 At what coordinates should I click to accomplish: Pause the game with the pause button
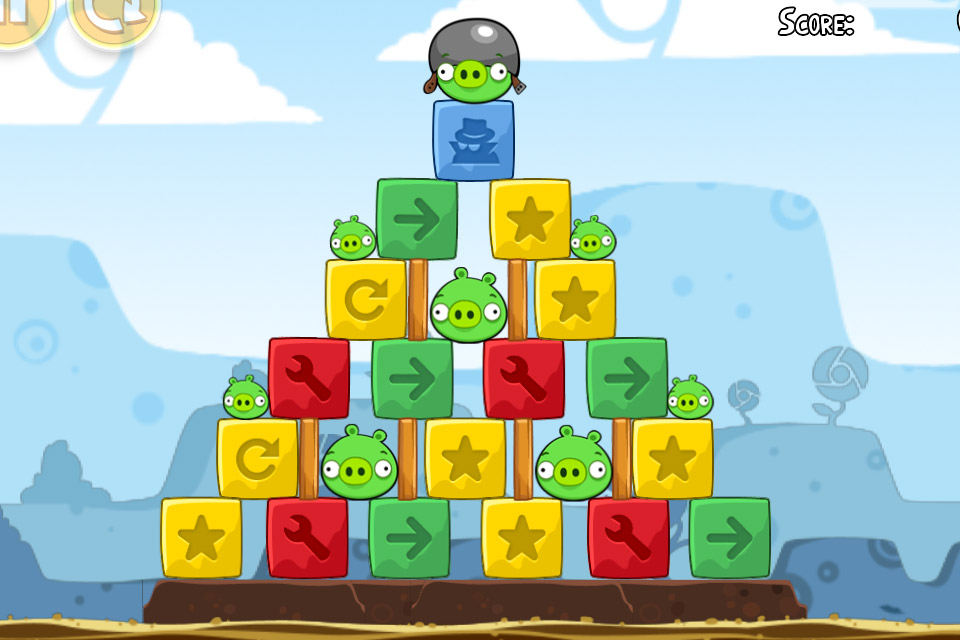20,14
